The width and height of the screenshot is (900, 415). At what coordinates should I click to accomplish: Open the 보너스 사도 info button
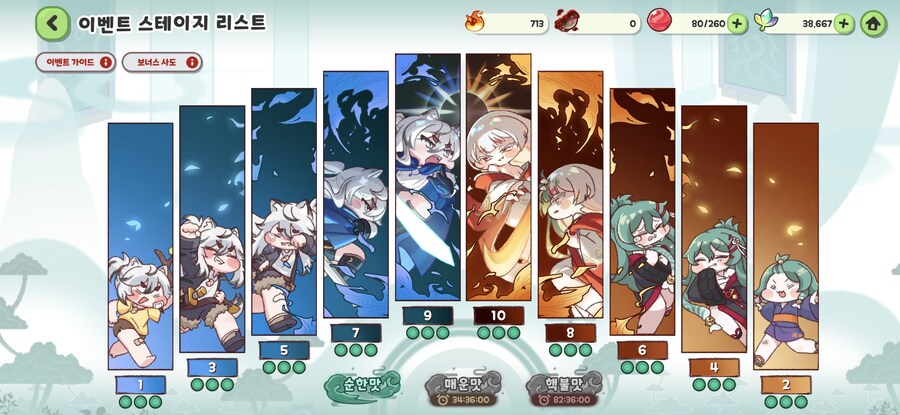pos(161,62)
